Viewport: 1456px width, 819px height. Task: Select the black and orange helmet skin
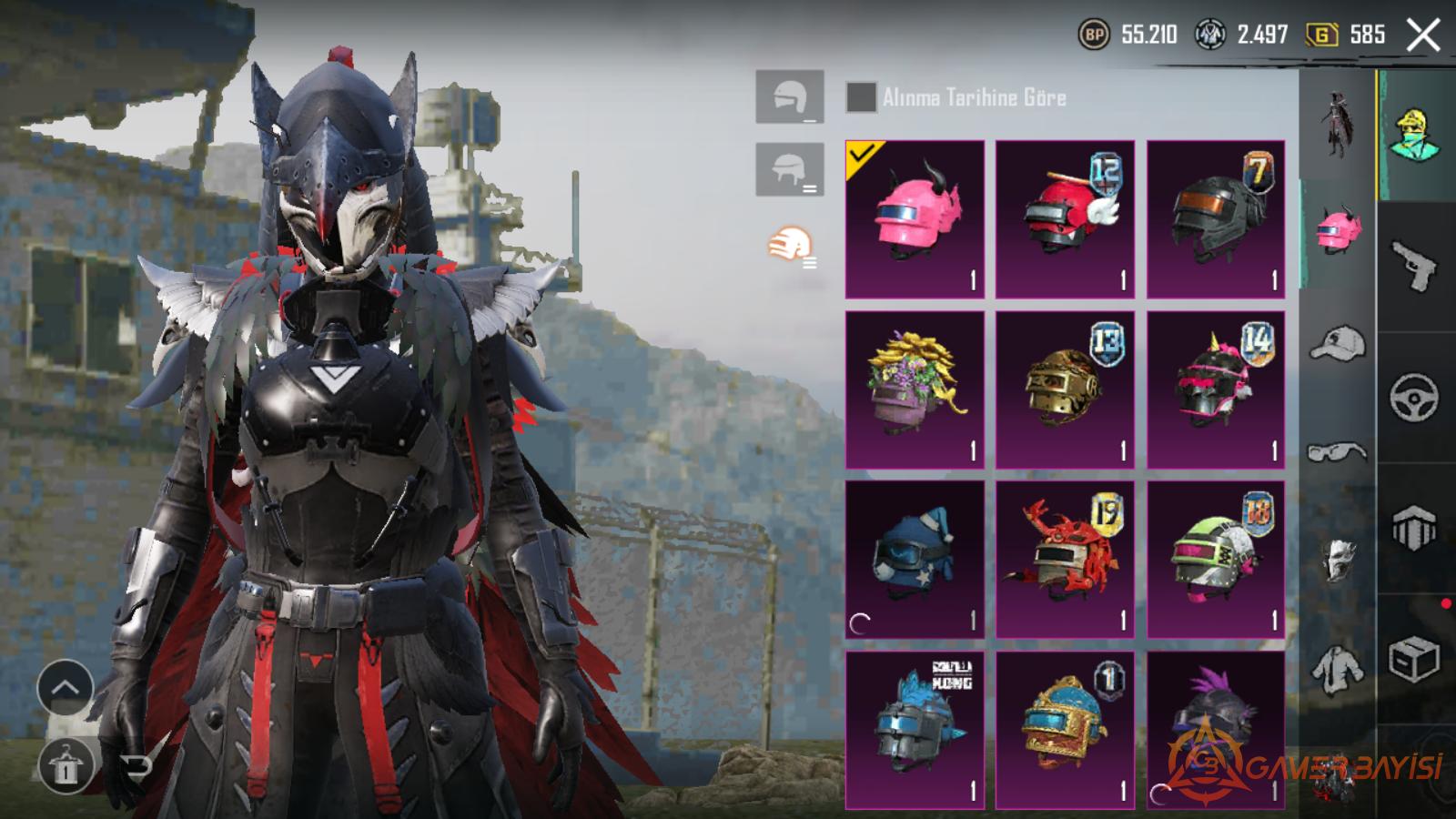1216,219
